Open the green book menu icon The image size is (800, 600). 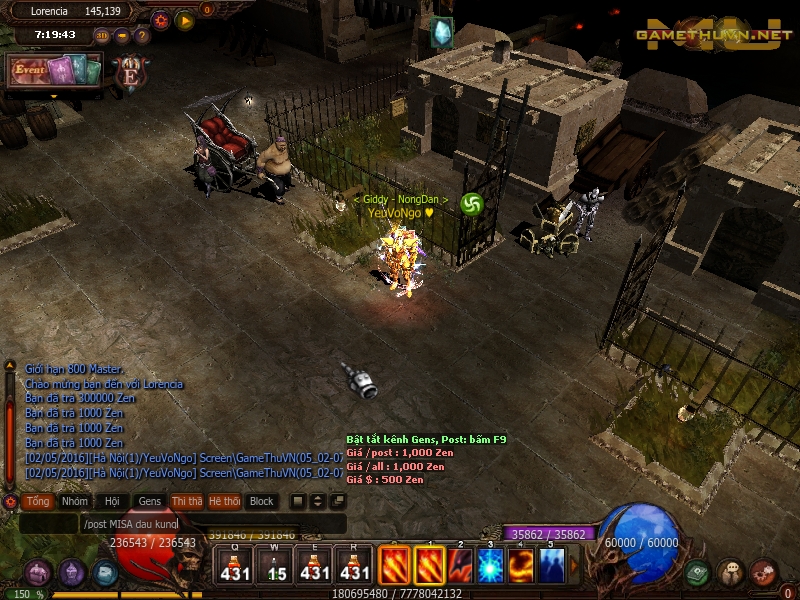click(698, 572)
